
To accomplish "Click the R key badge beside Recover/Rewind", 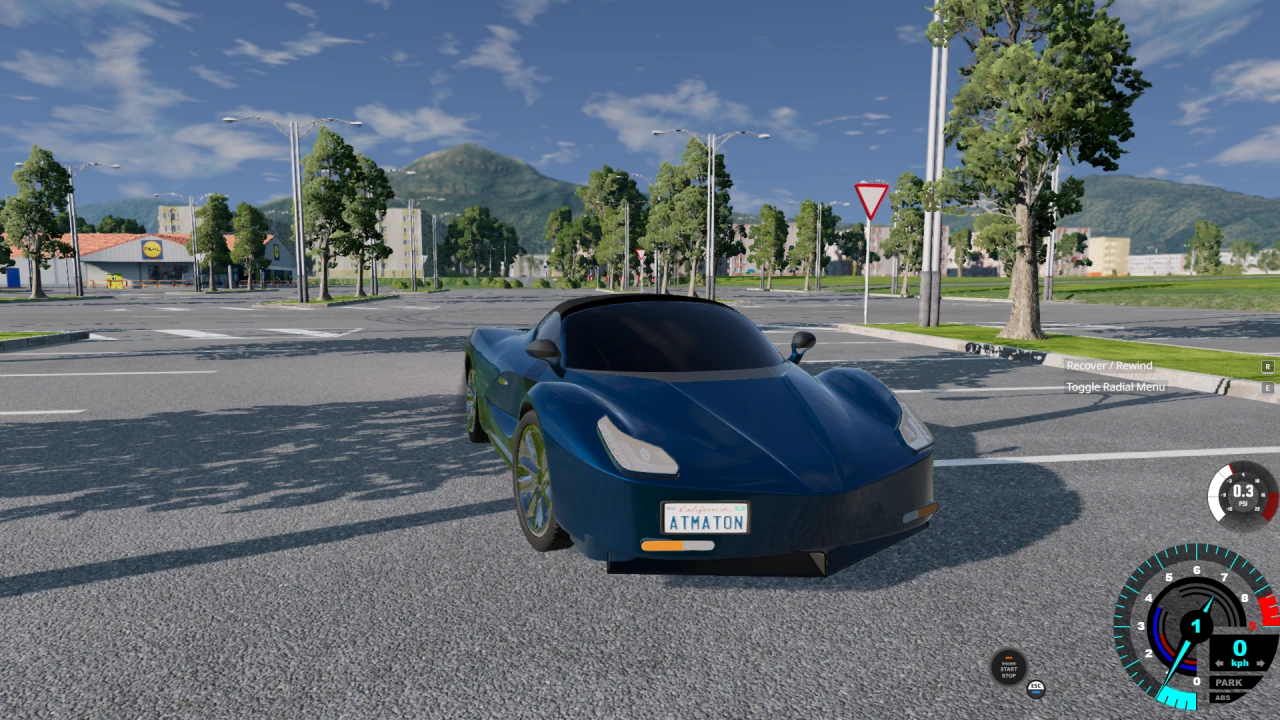I will [x=1268, y=367].
